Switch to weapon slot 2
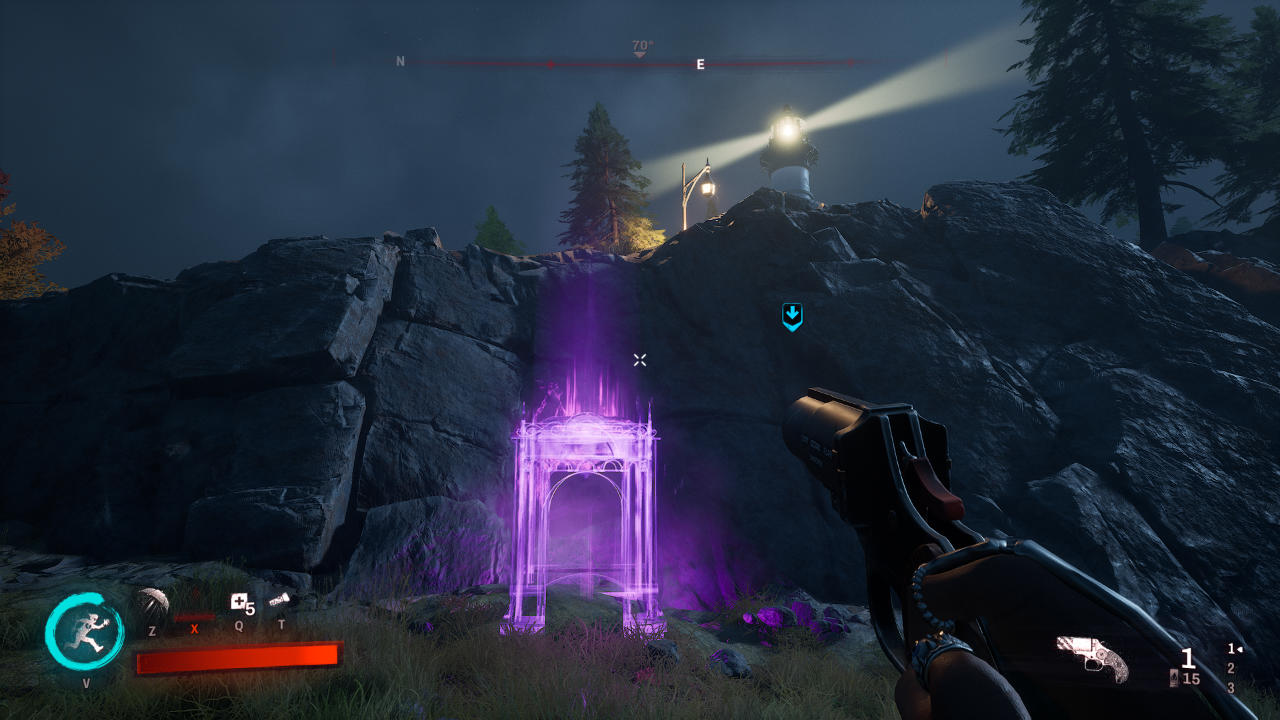Image resolution: width=1280 pixels, height=720 pixels. (x=1230, y=668)
